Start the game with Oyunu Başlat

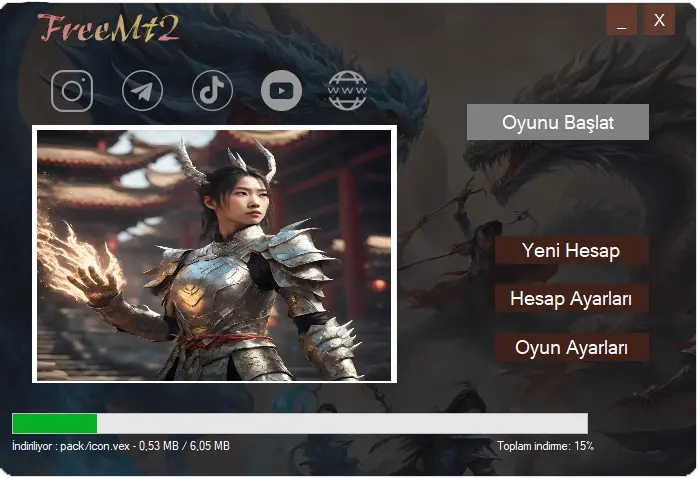pyautogui.click(x=558, y=123)
